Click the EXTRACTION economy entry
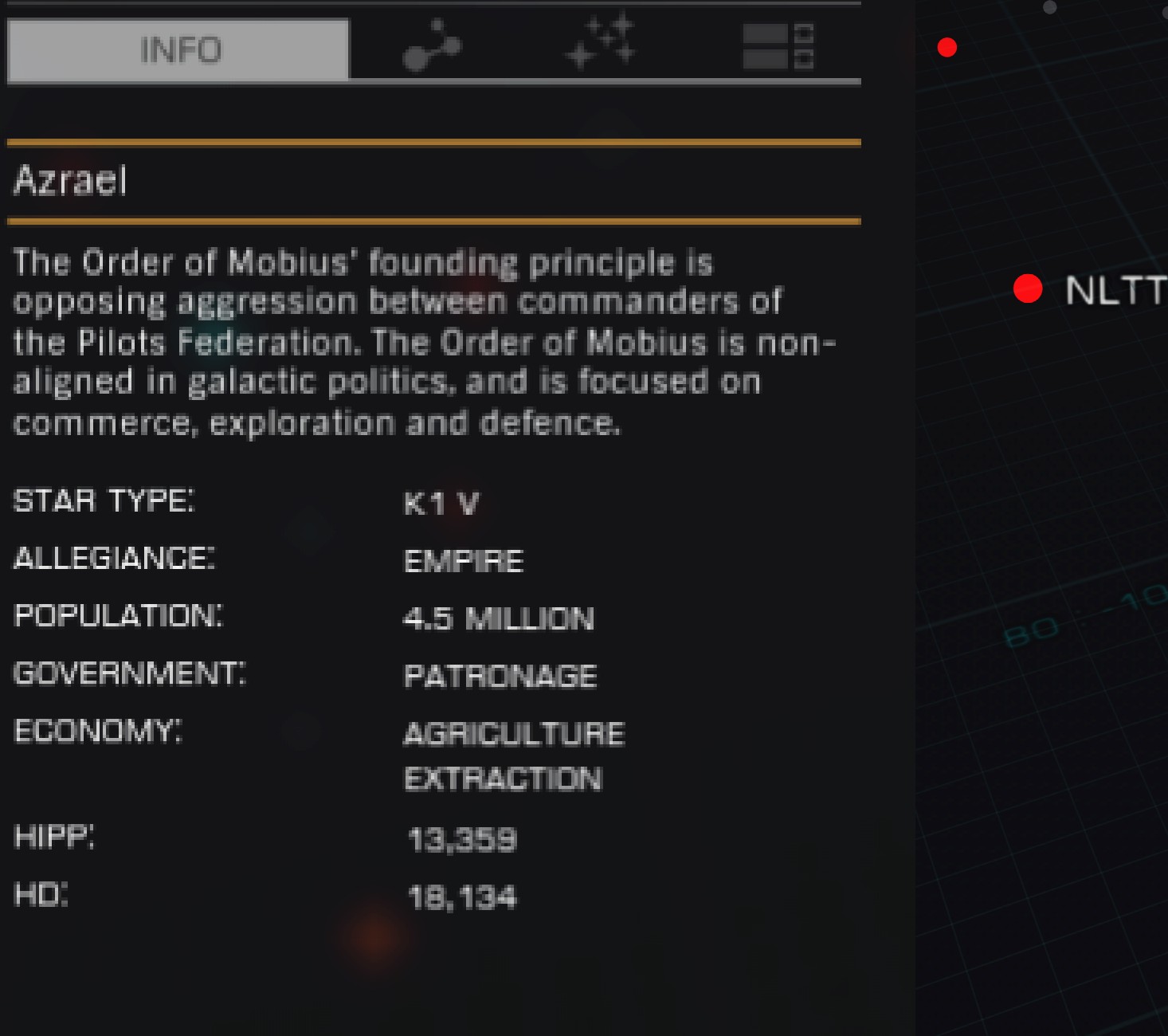1168x1036 pixels. [x=503, y=779]
